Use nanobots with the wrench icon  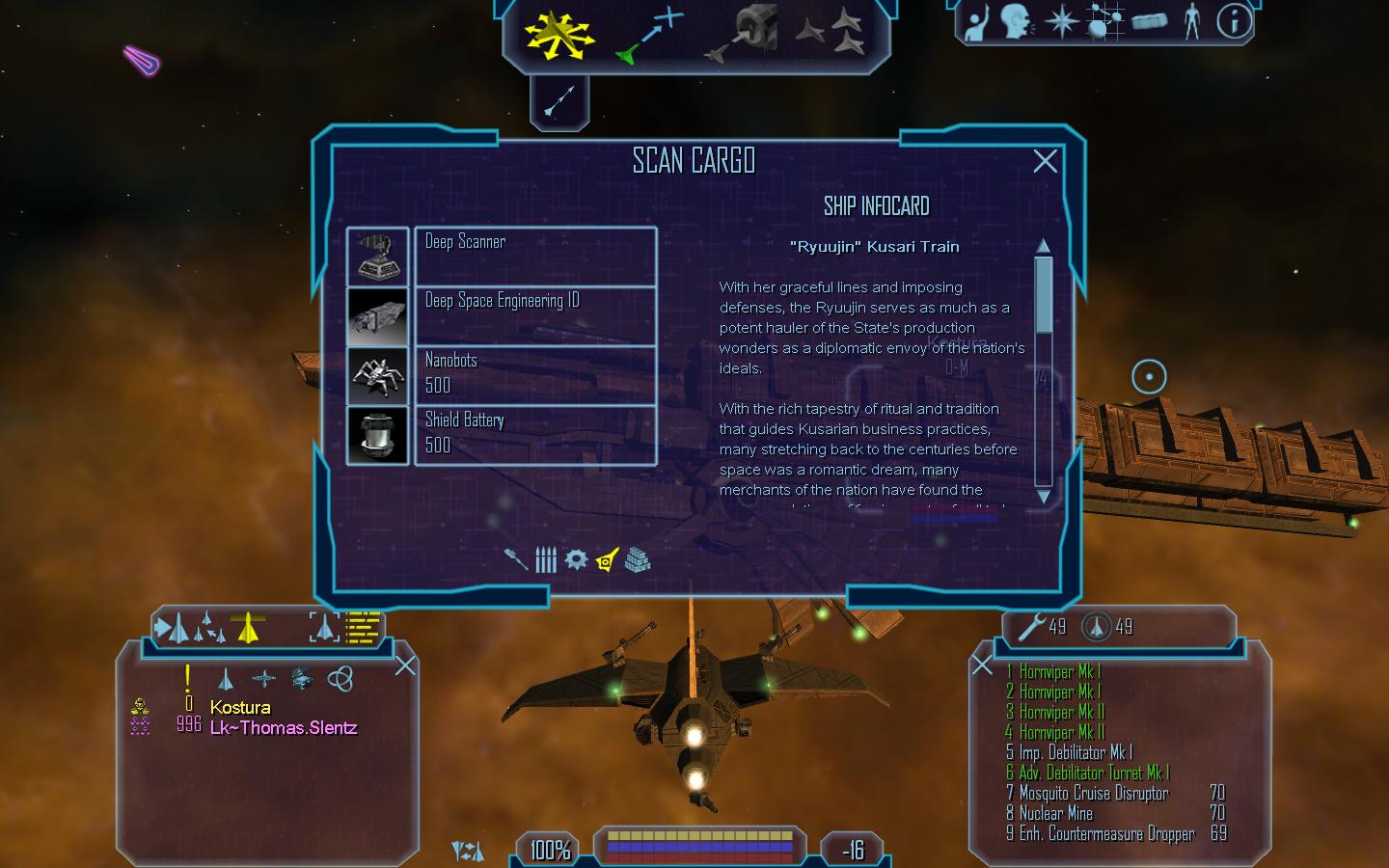coord(1031,627)
